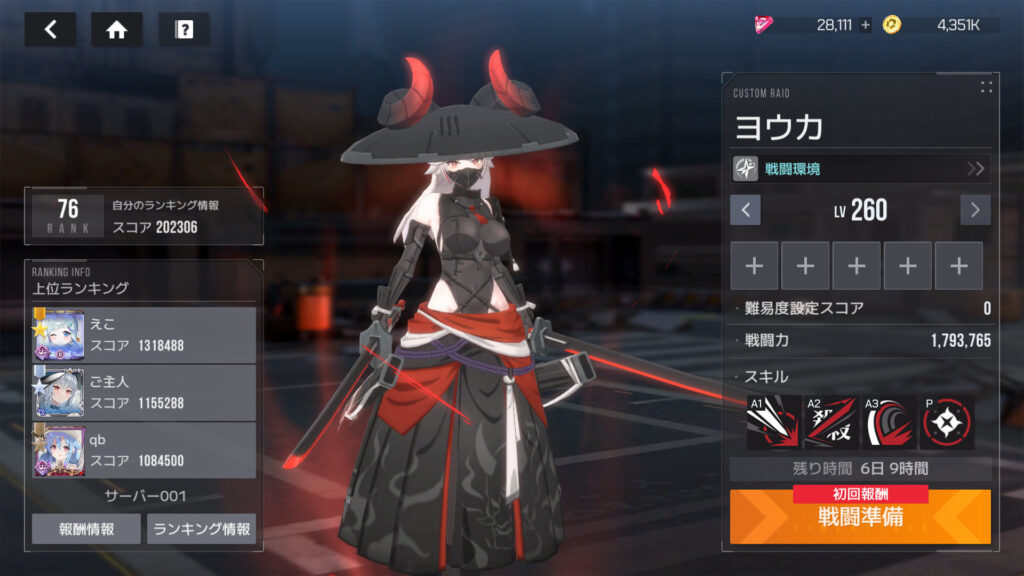
Task: Expand the custom raid panel corner dots
Action: coord(986,87)
